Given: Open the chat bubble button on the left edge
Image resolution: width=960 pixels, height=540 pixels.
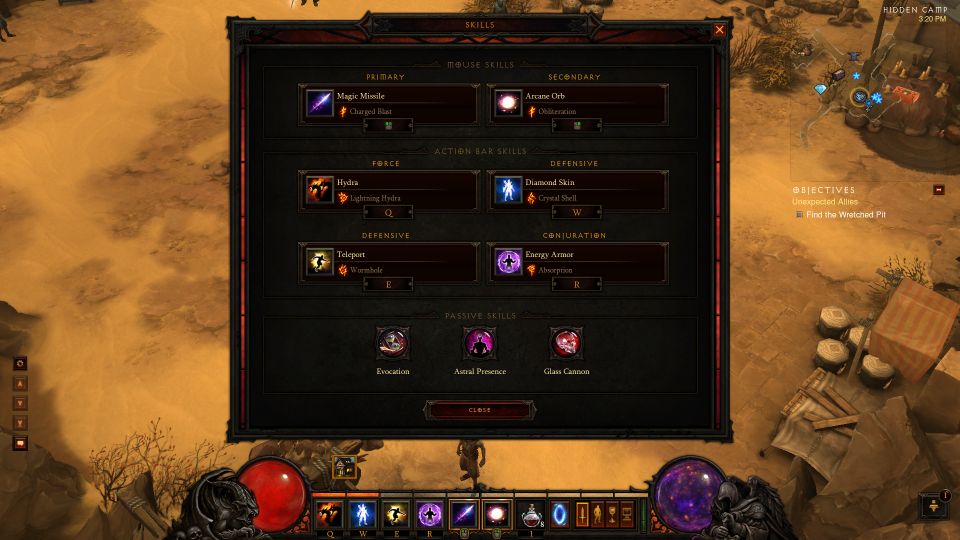Looking at the screenshot, I should (x=20, y=443).
